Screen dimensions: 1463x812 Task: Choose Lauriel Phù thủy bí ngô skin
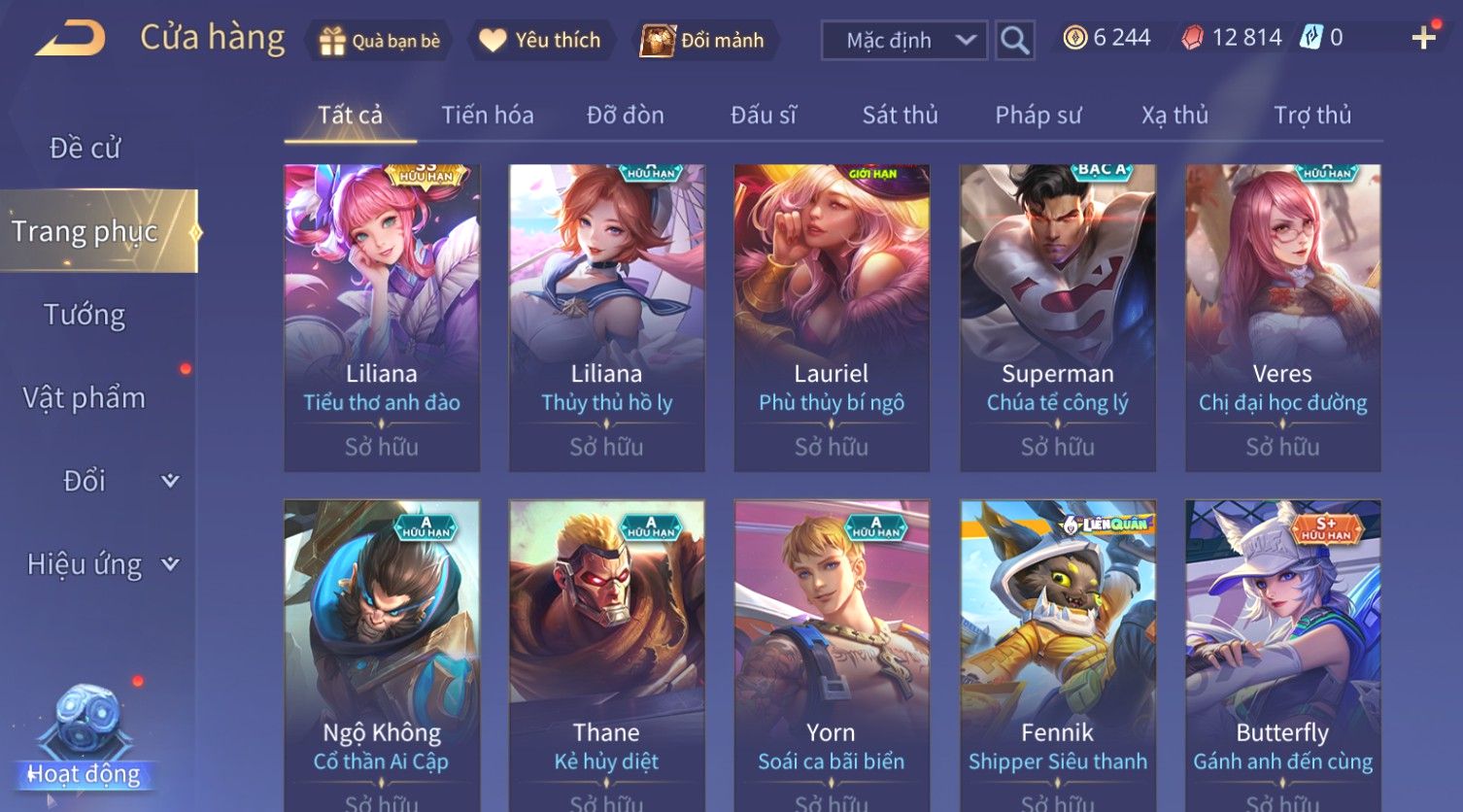coord(832,318)
